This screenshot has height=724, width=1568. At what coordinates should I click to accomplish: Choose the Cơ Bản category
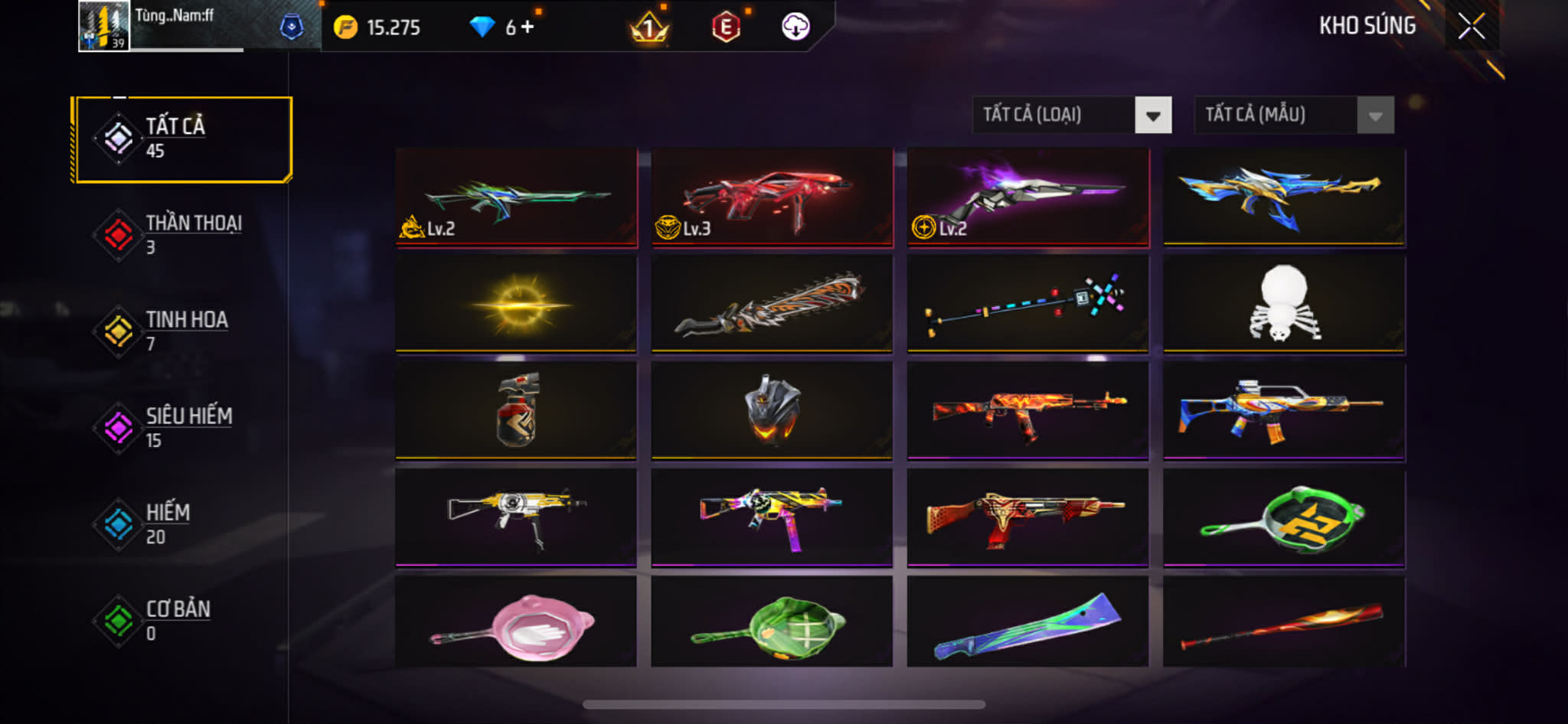click(x=182, y=621)
